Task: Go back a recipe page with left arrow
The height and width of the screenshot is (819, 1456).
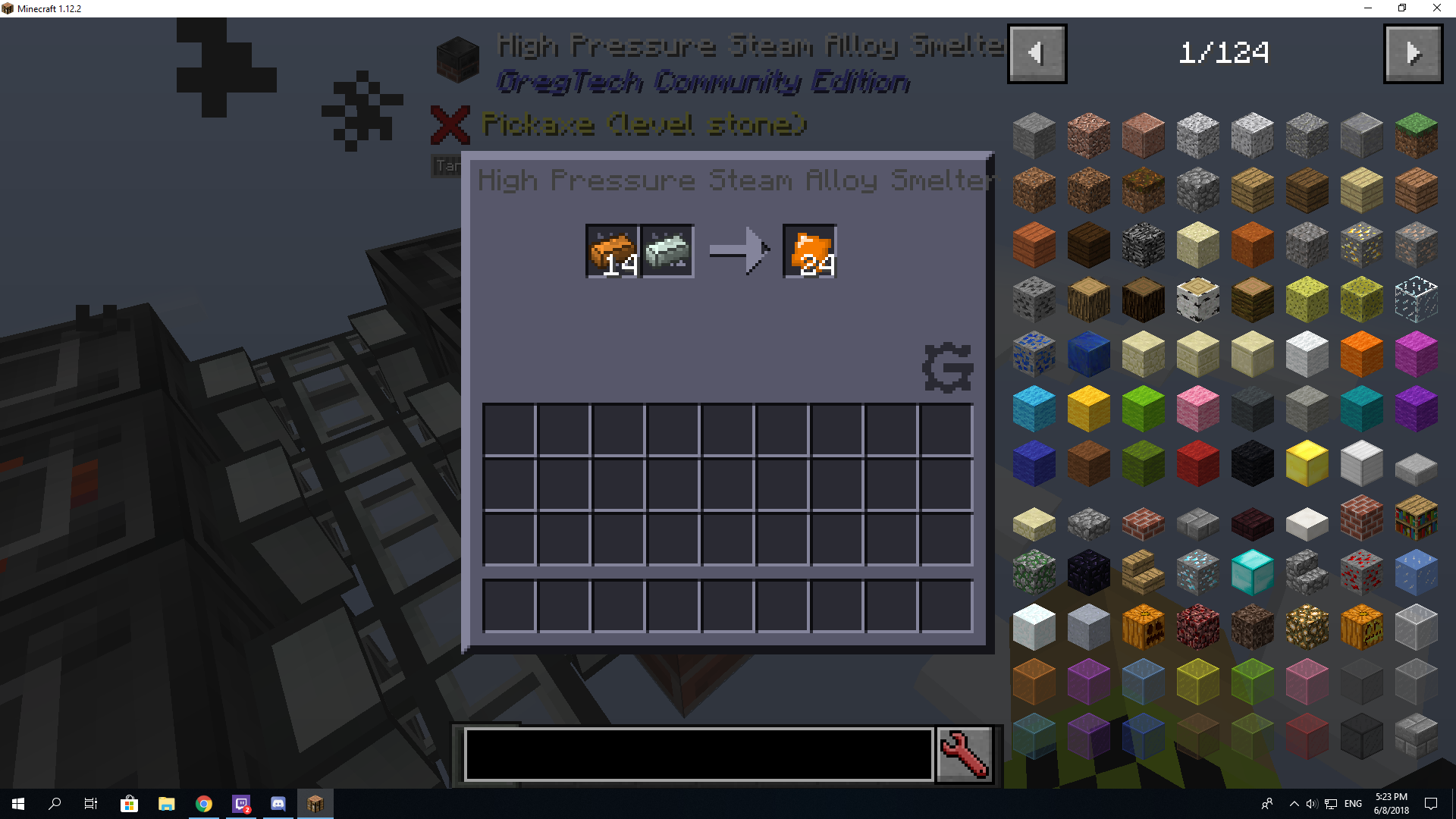Action: [x=1037, y=53]
